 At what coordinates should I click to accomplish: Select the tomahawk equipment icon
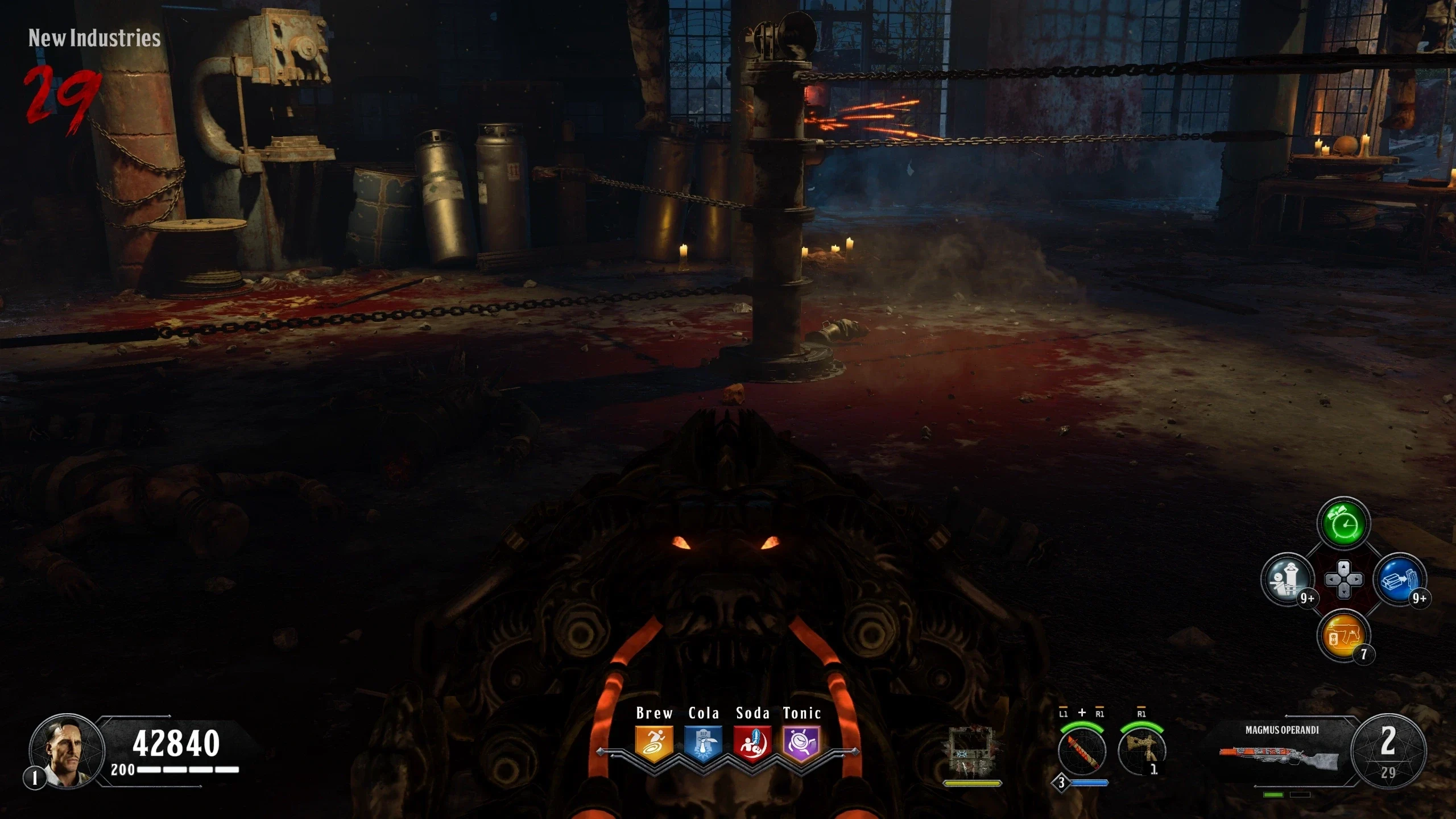[1141, 750]
